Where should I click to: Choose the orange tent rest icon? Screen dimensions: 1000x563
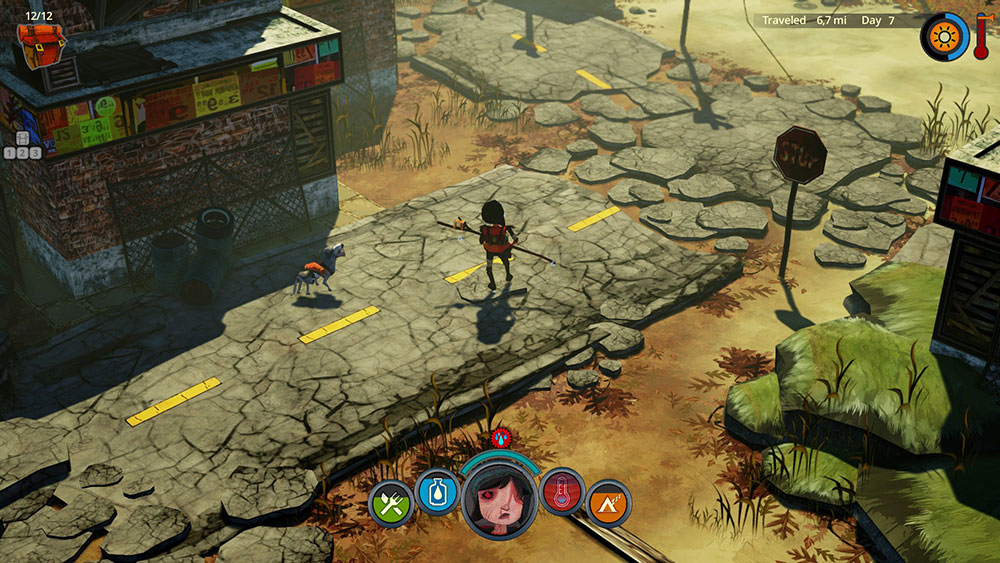(x=609, y=503)
